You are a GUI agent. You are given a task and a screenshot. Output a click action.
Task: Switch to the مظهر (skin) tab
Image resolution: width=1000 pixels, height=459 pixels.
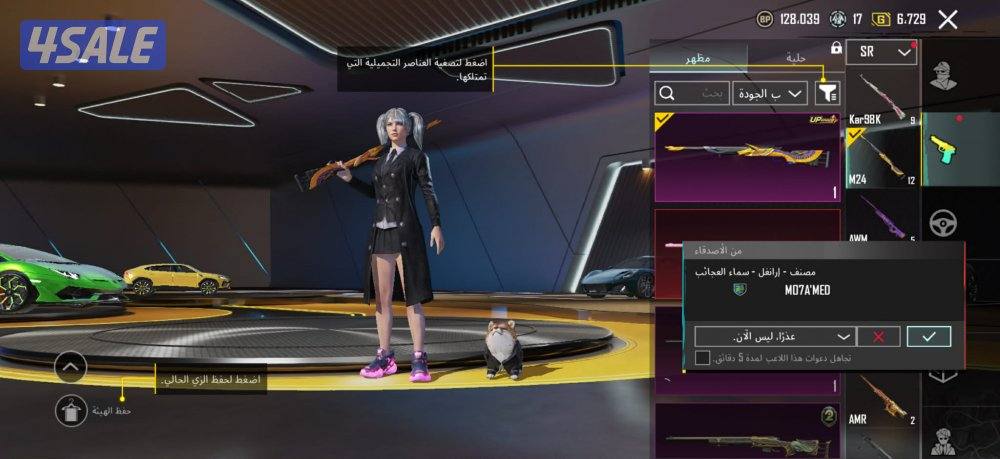click(697, 57)
